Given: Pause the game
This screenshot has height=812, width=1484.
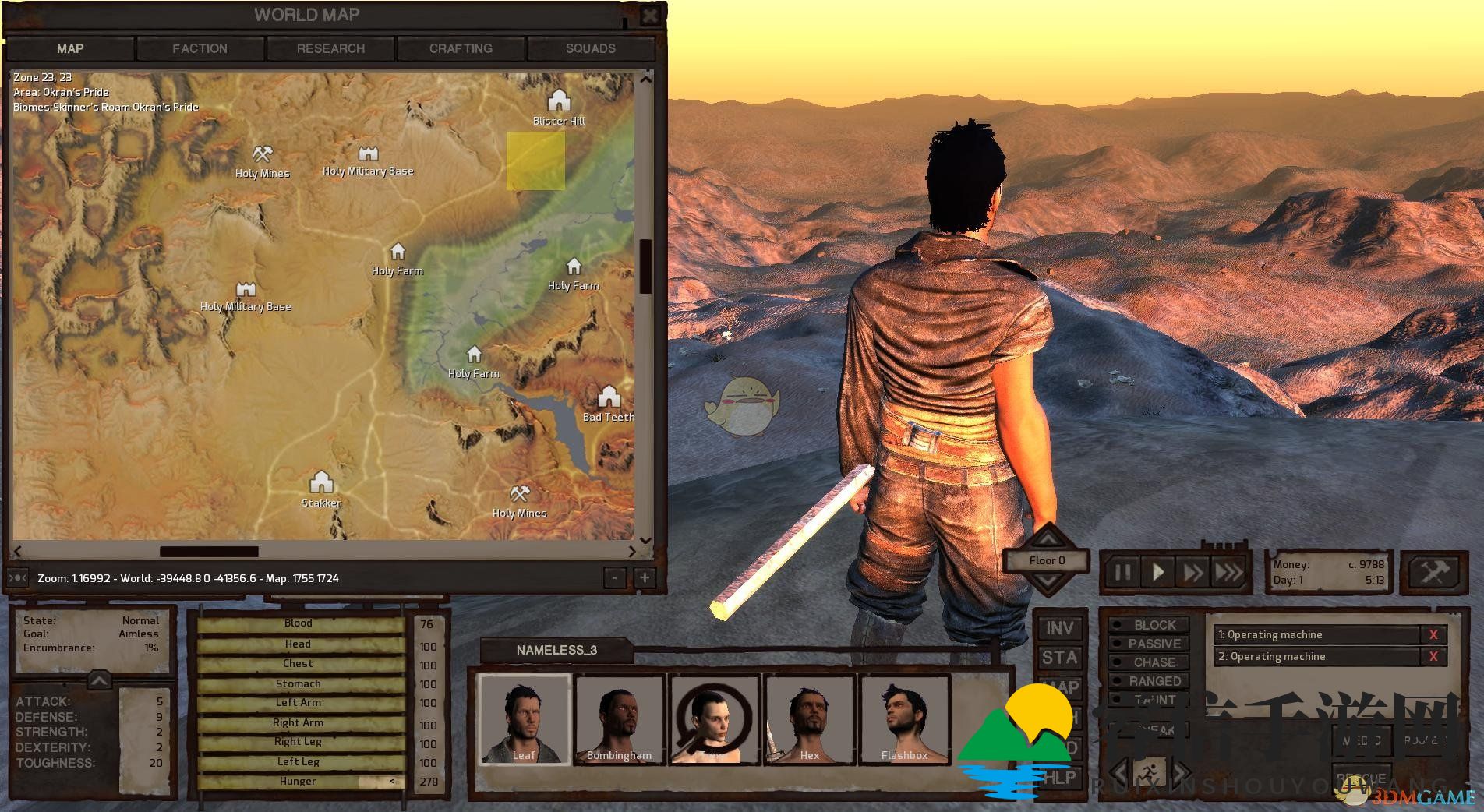Looking at the screenshot, I should 1122,574.
